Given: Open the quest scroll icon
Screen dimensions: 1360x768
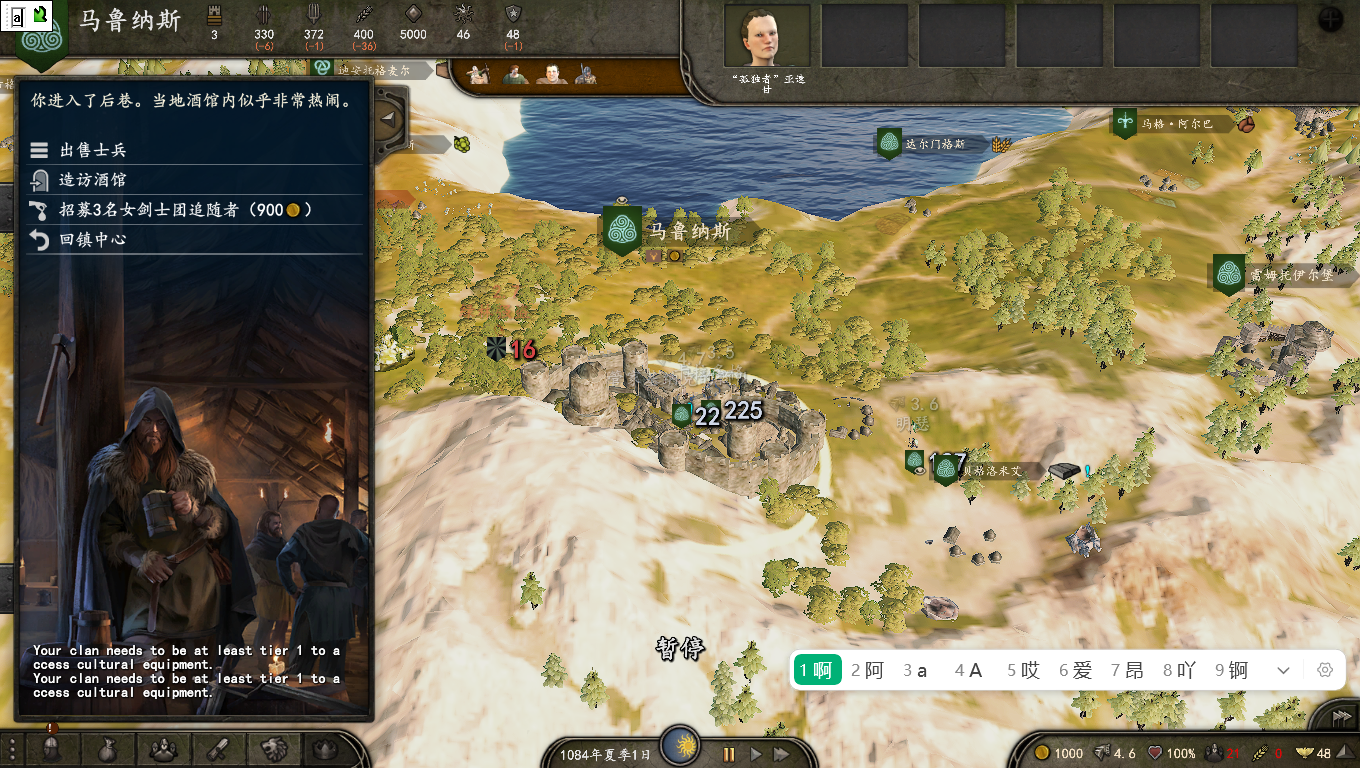Looking at the screenshot, I should tap(218, 749).
